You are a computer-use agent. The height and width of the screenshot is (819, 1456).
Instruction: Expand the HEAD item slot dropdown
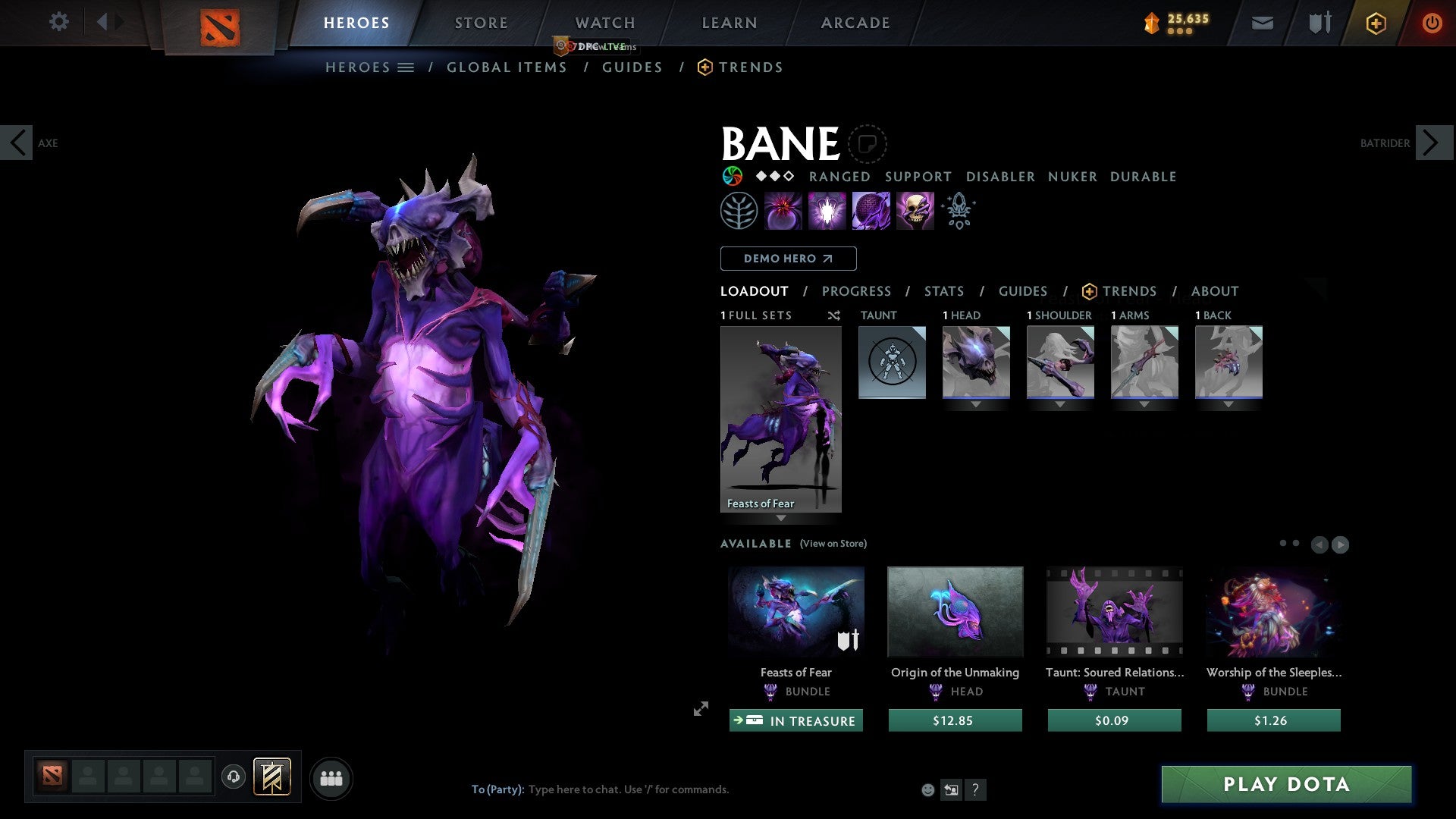[x=977, y=404]
